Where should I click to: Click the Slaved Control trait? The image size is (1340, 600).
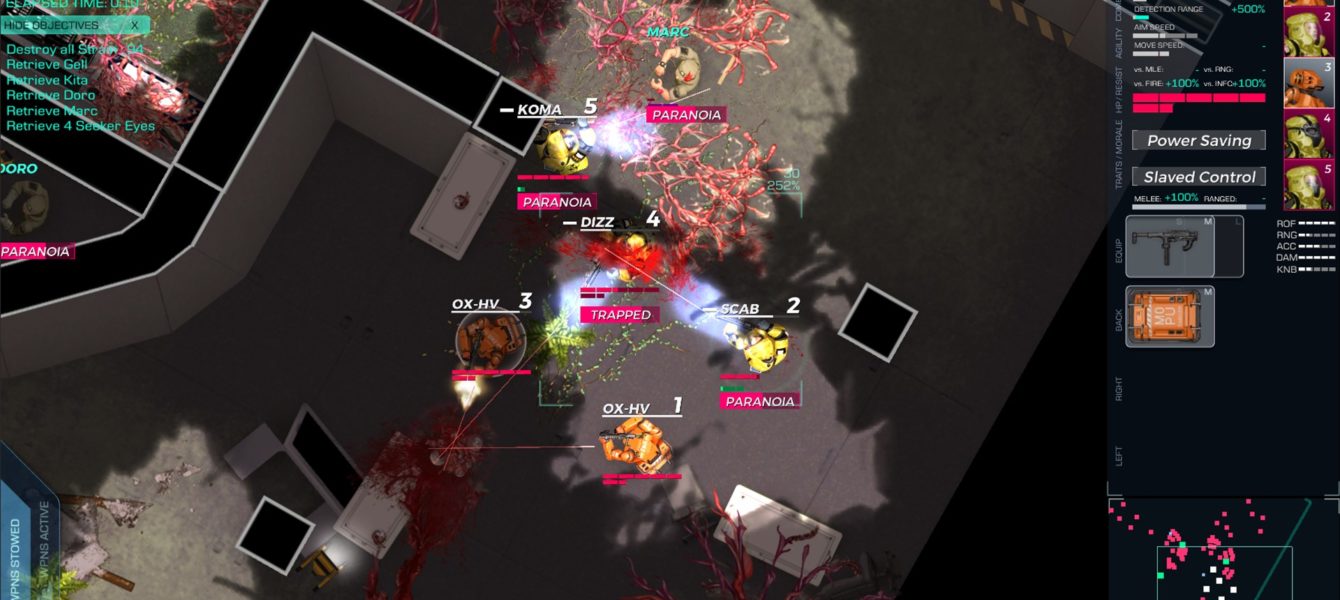click(x=1198, y=177)
